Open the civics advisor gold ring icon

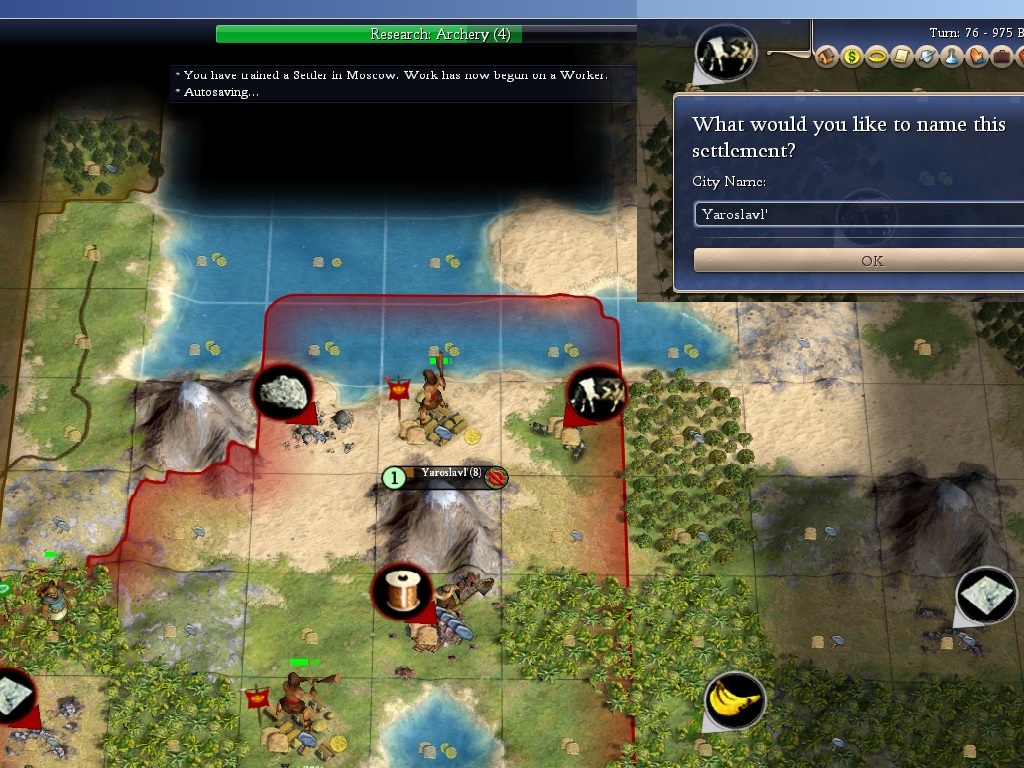(876, 57)
